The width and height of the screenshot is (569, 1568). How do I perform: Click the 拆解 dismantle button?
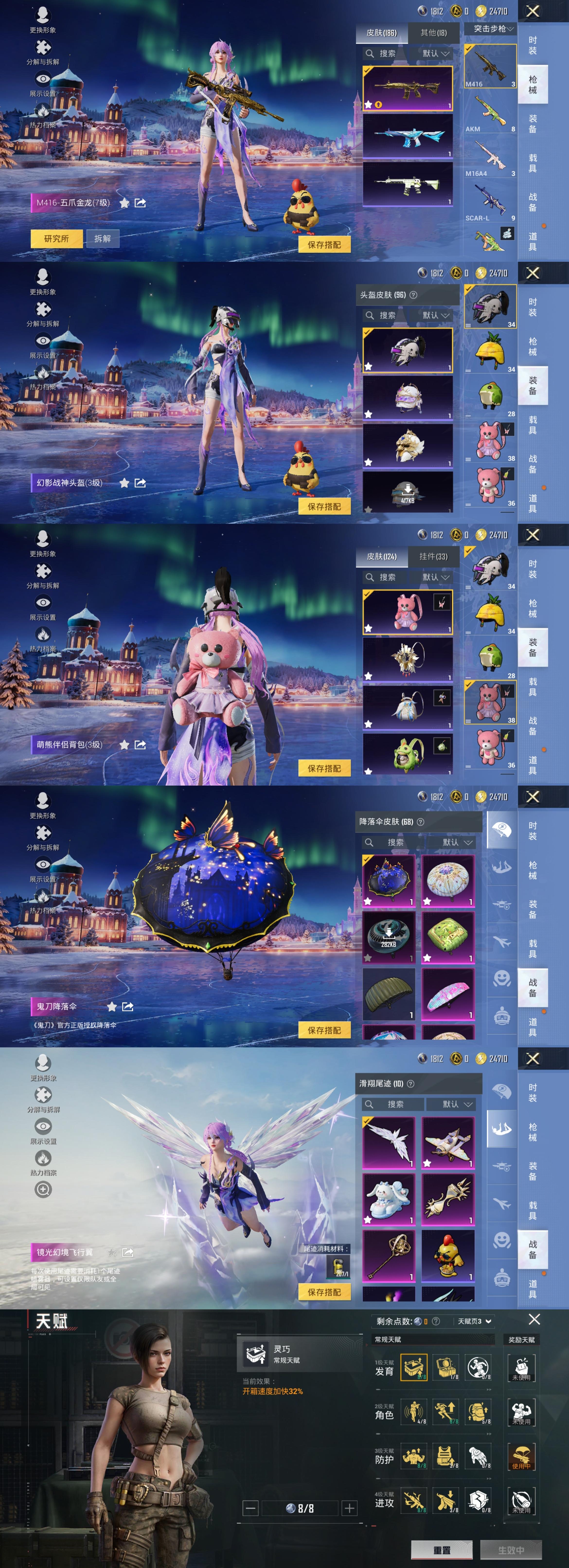coord(102,238)
